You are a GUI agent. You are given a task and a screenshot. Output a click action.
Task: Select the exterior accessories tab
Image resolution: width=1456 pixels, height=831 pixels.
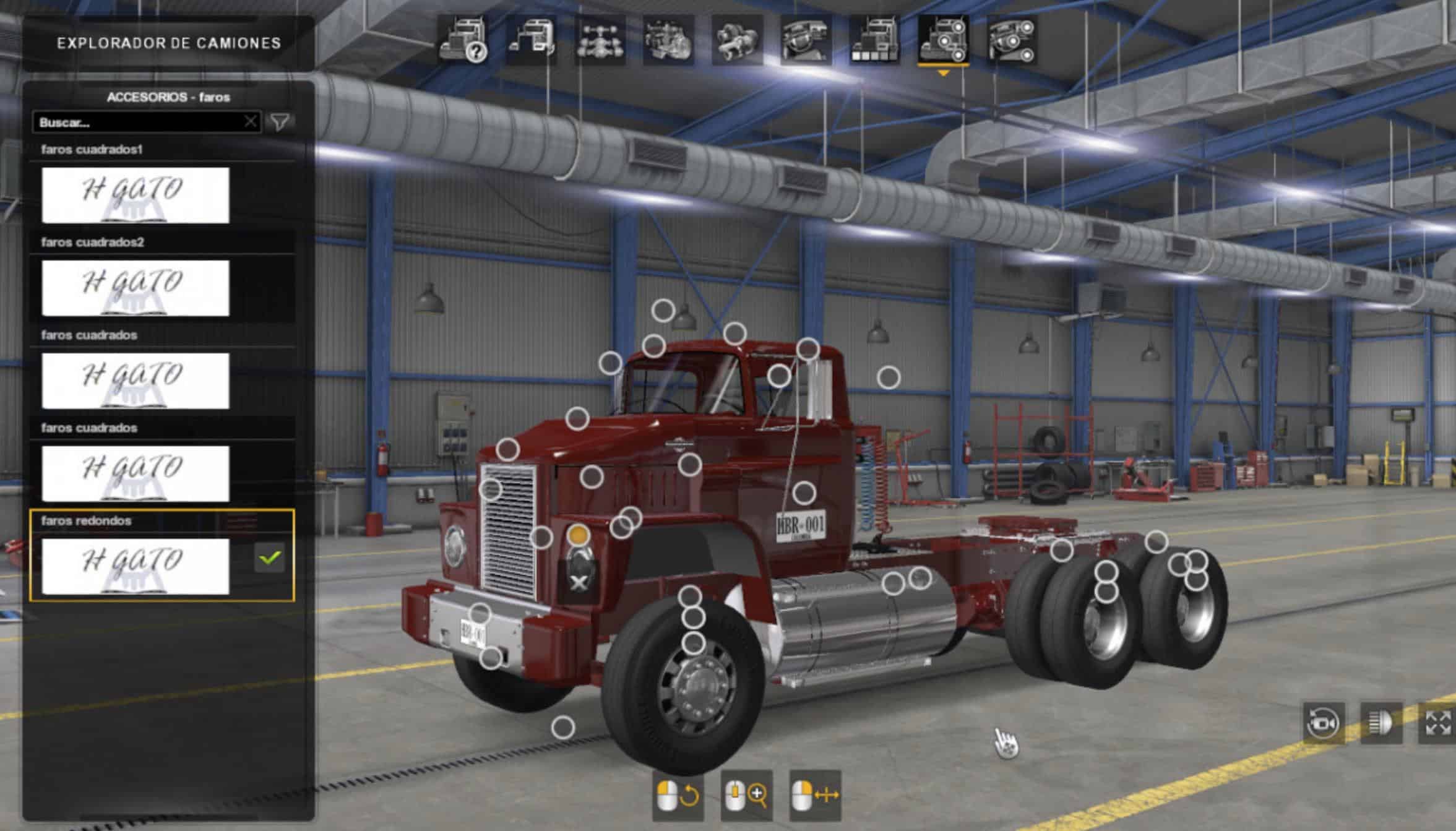tap(943, 41)
